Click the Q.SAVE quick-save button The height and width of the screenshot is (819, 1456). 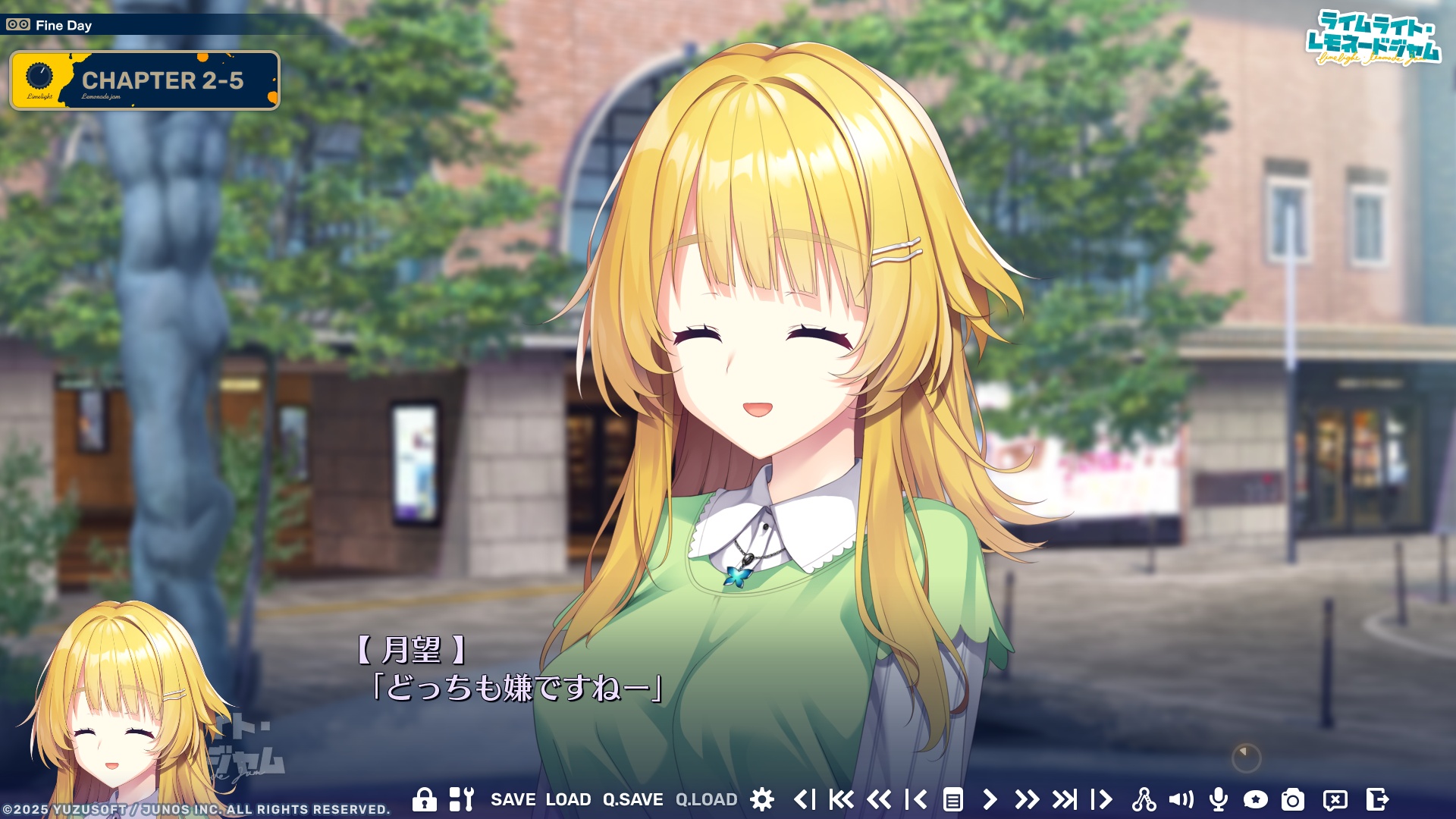point(633,799)
